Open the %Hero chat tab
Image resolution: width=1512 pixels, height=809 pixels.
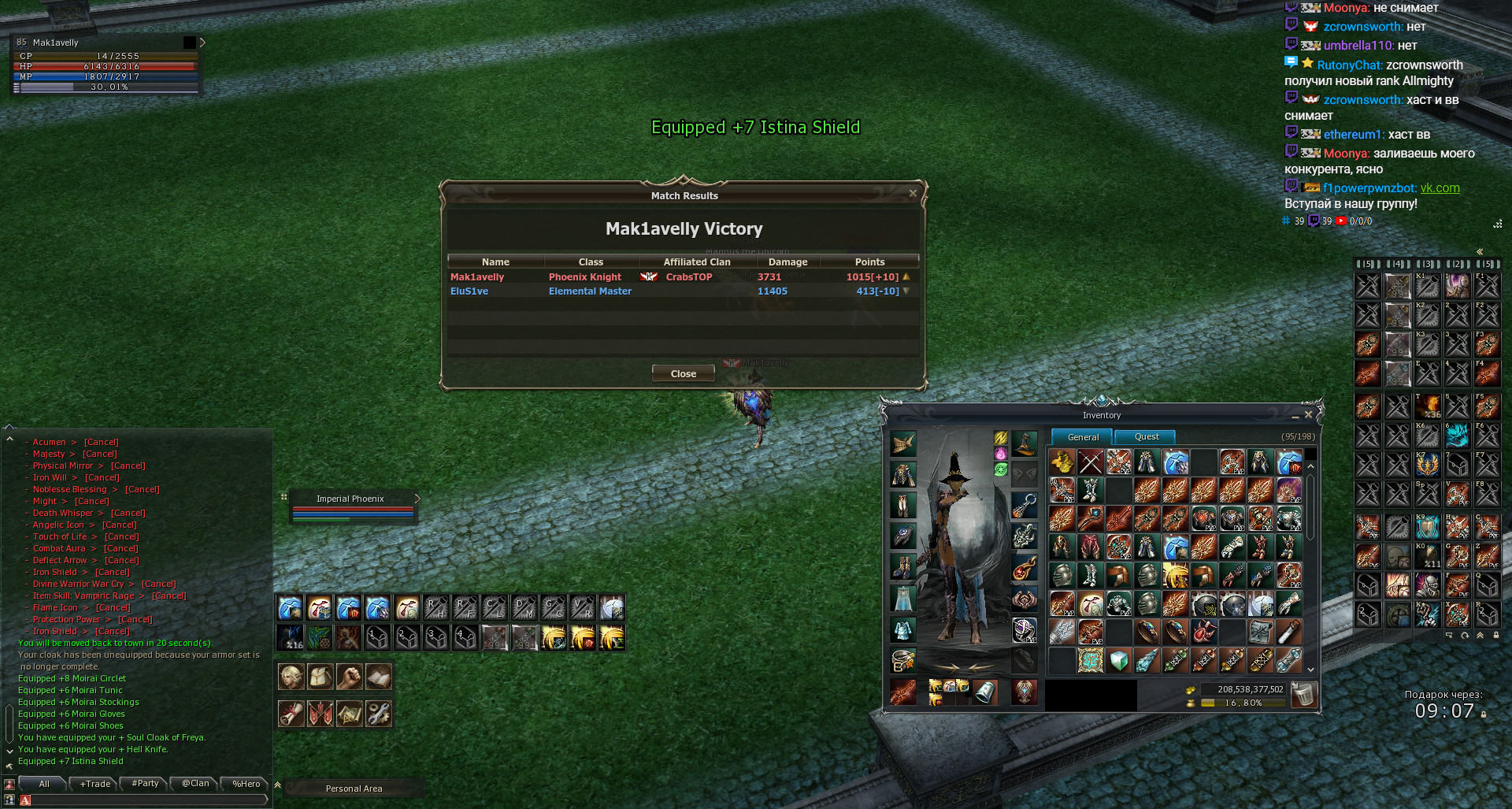point(246,784)
